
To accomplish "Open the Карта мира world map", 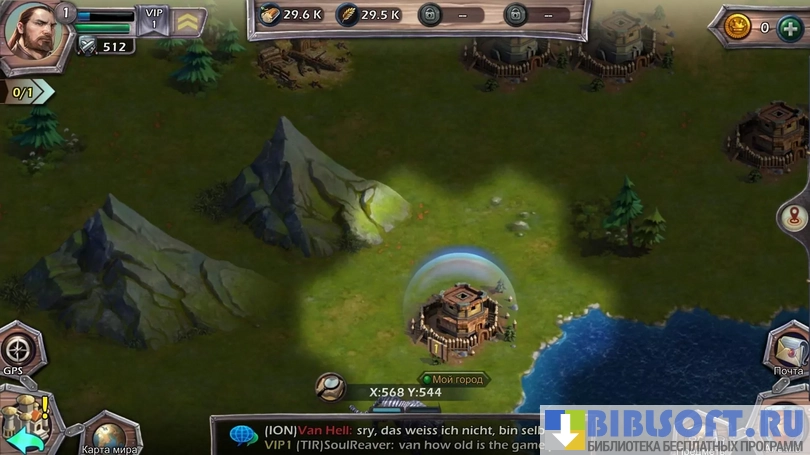I will coord(108,435).
